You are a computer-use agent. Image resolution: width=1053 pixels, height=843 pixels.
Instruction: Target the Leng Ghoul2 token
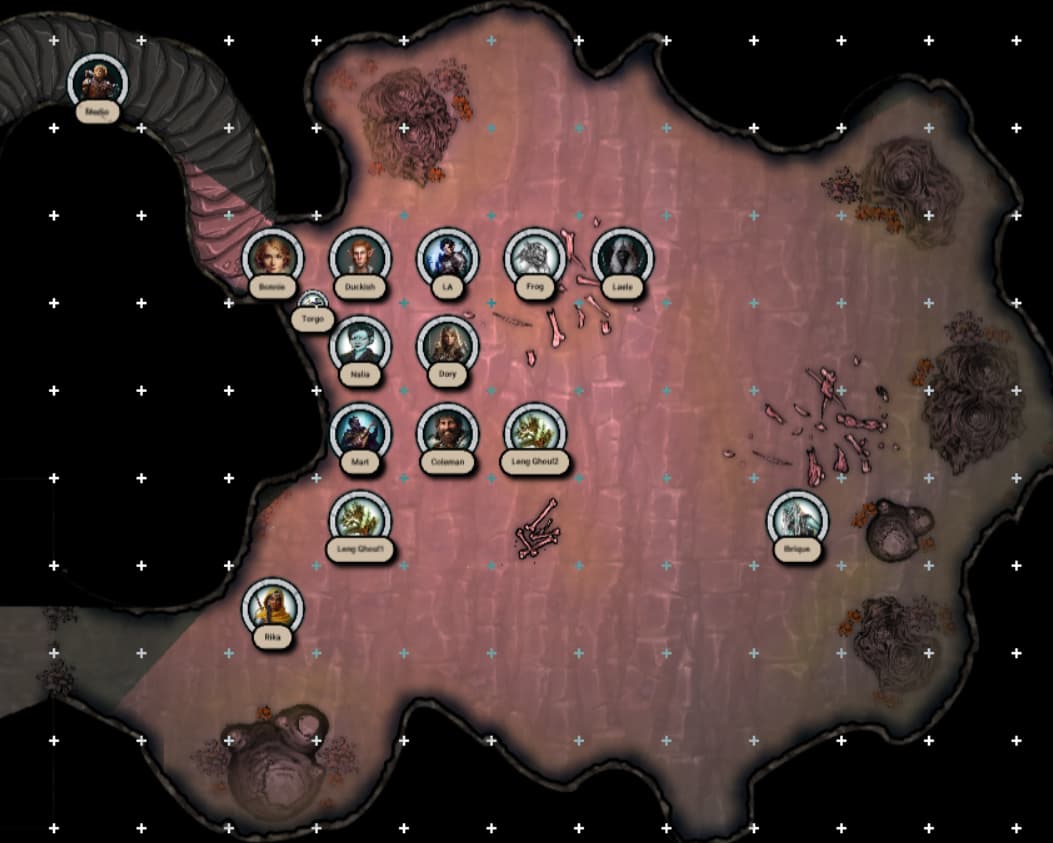(535, 433)
